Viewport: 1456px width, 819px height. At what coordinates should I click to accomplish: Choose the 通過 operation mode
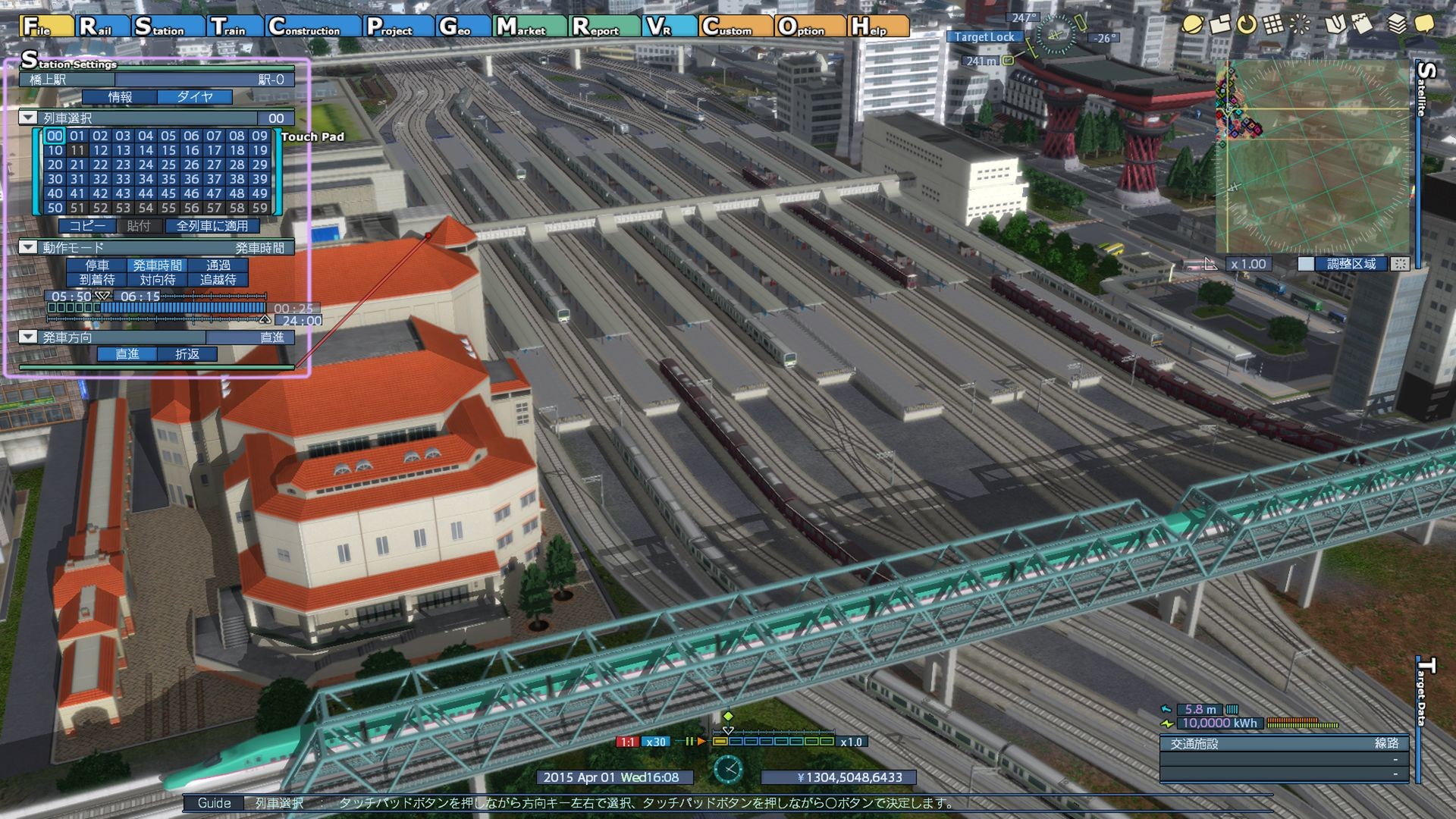pyautogui.click(x=218, y=265)
